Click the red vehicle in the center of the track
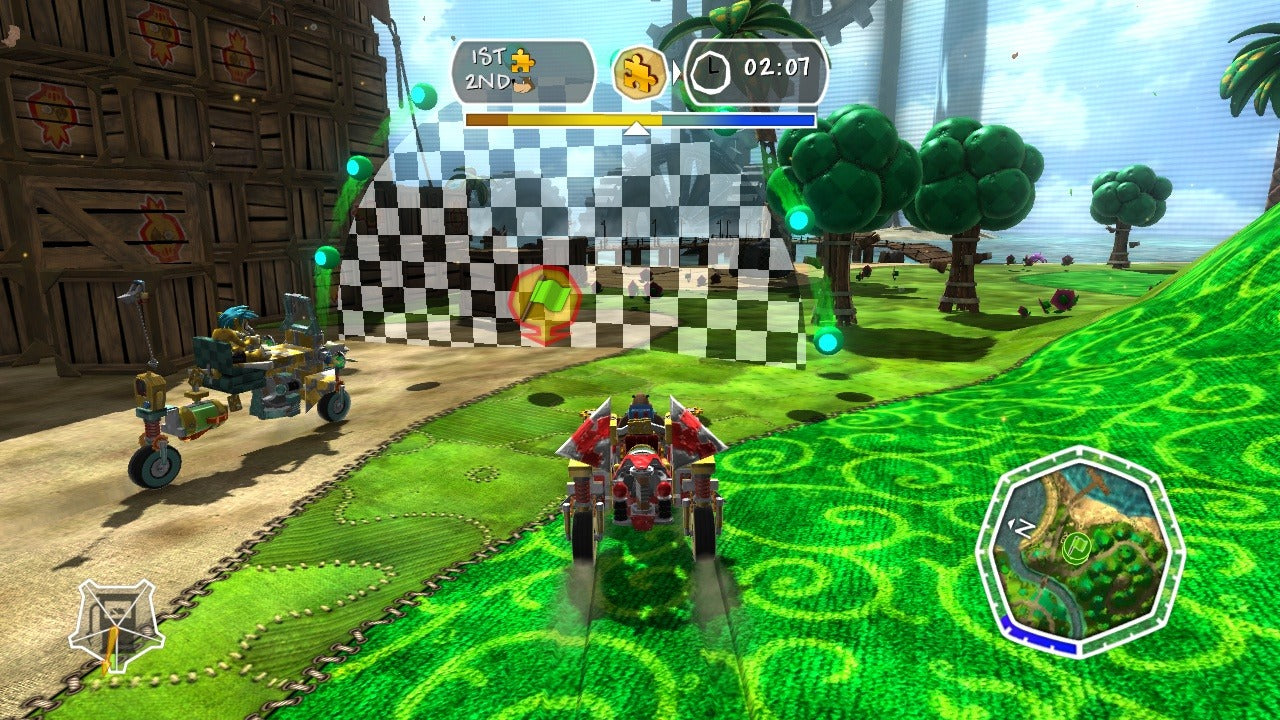The height and width of the screenshot is (720, 1280). coord(640,480)
